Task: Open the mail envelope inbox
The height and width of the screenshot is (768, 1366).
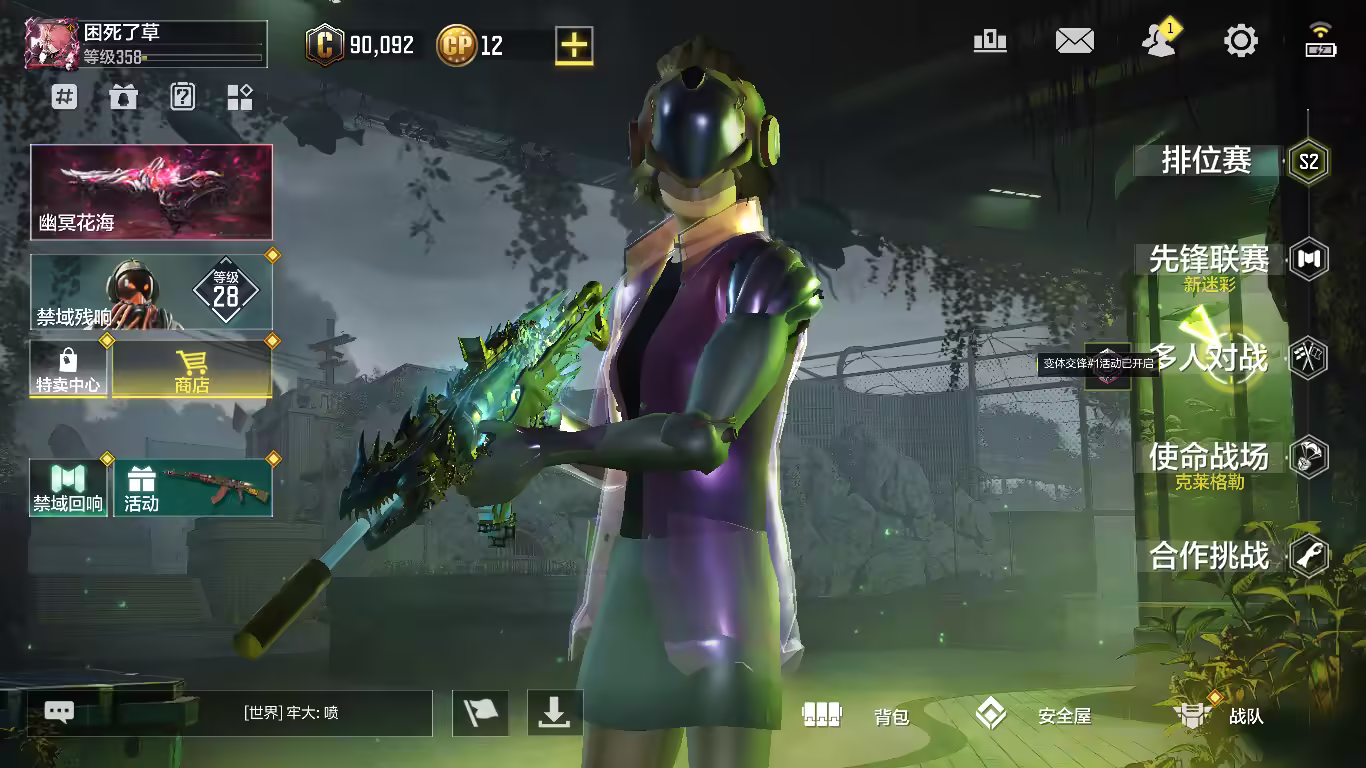Action: (x=1075, y=41)
